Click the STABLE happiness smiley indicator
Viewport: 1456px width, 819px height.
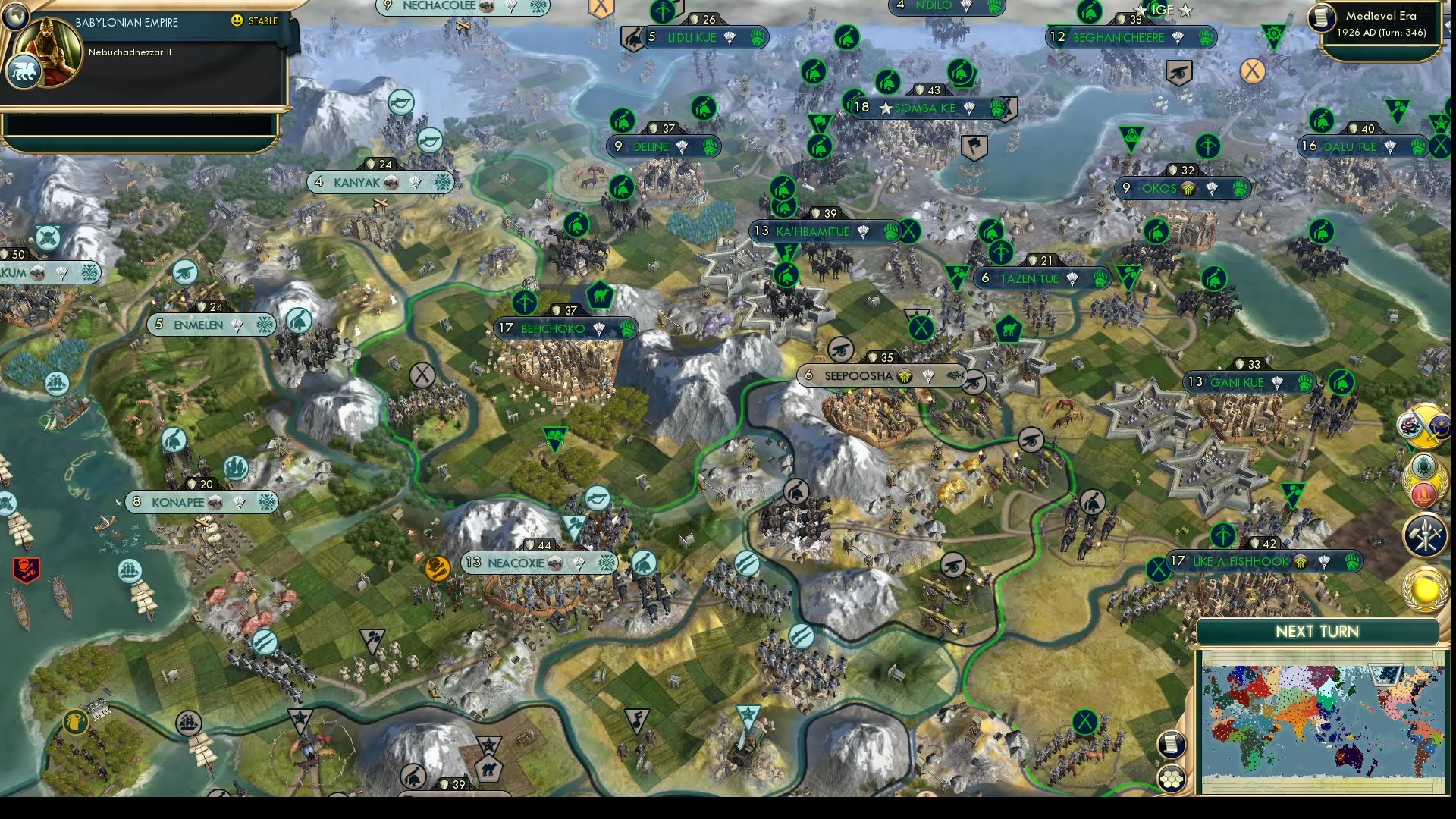pos(237,22)
